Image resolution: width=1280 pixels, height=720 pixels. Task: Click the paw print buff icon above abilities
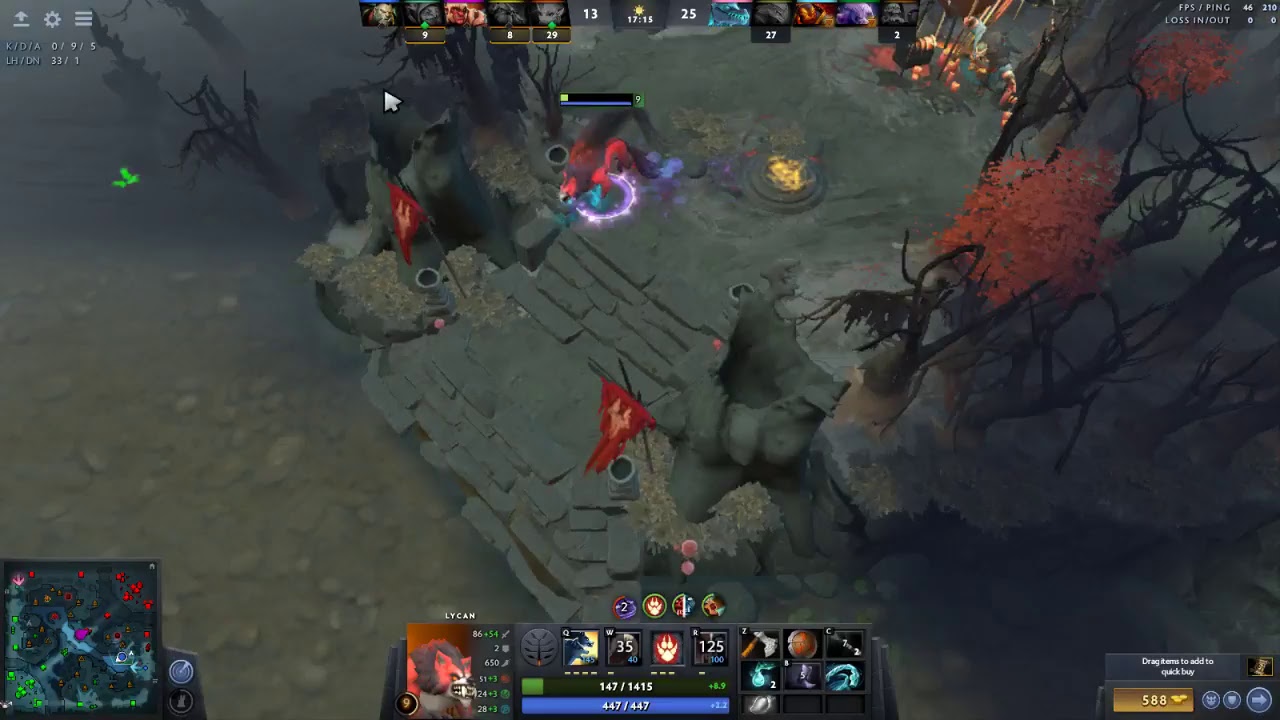coord(654,606)
